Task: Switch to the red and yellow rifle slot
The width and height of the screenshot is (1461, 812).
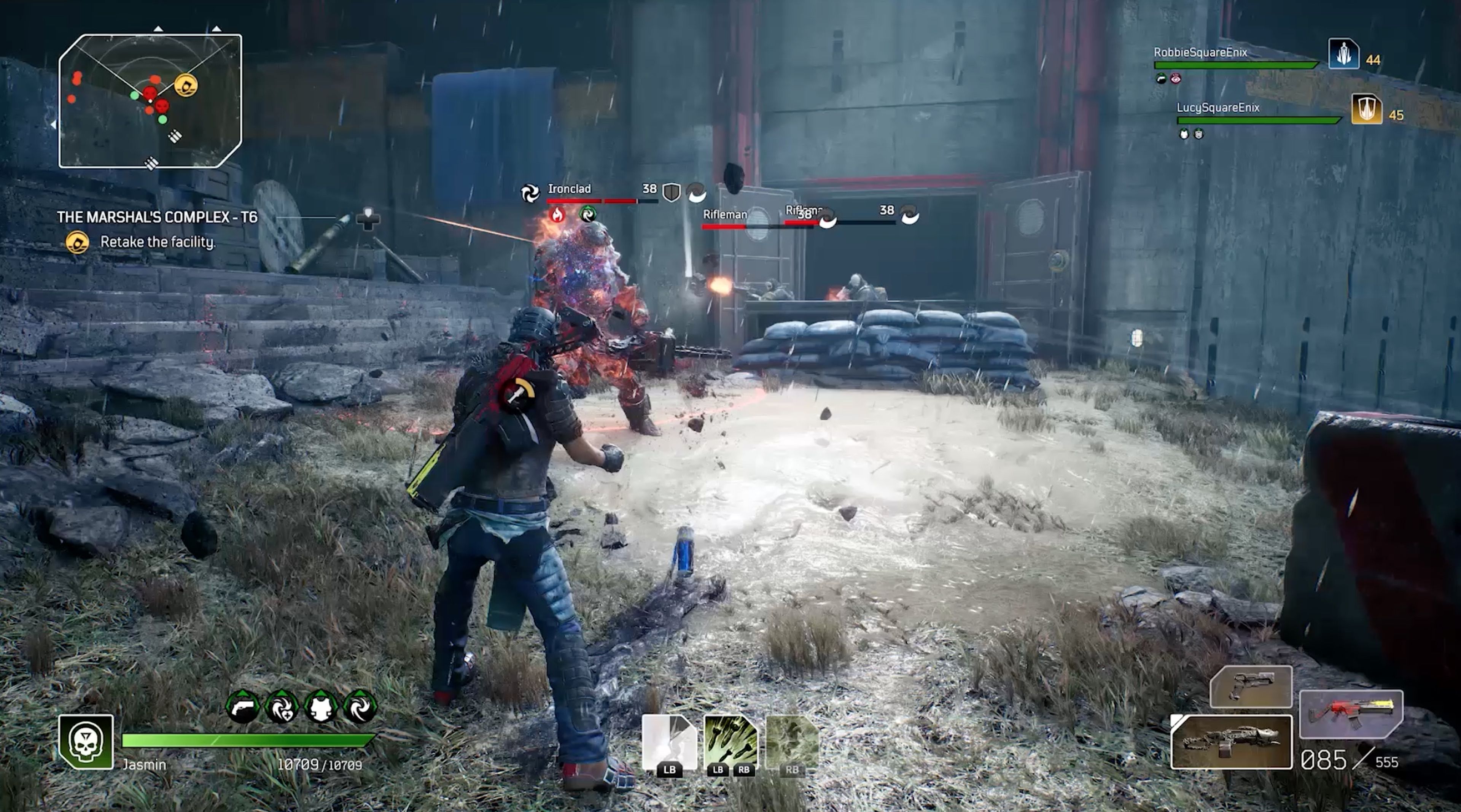Action: coord(1351,715)
